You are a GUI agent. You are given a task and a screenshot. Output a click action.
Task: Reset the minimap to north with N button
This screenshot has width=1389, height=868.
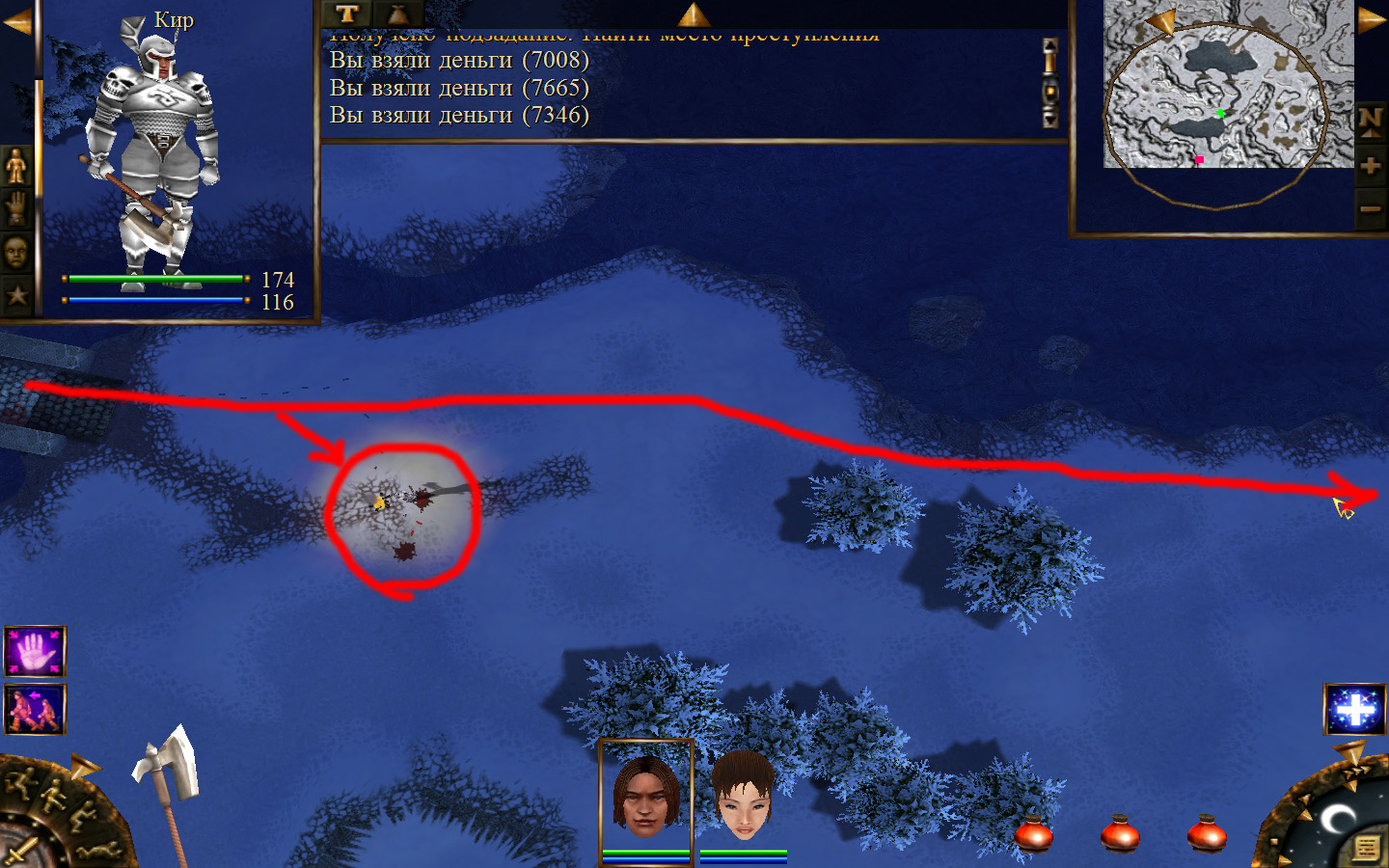[1370, 122]
